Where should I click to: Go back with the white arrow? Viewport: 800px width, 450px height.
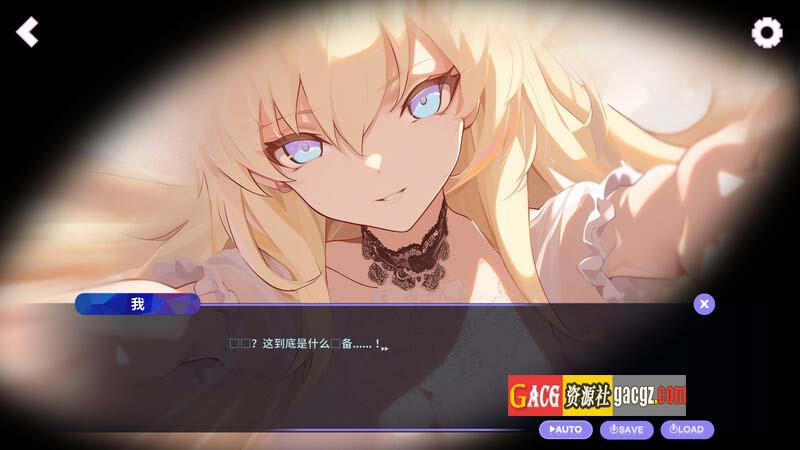pos(27,32)
